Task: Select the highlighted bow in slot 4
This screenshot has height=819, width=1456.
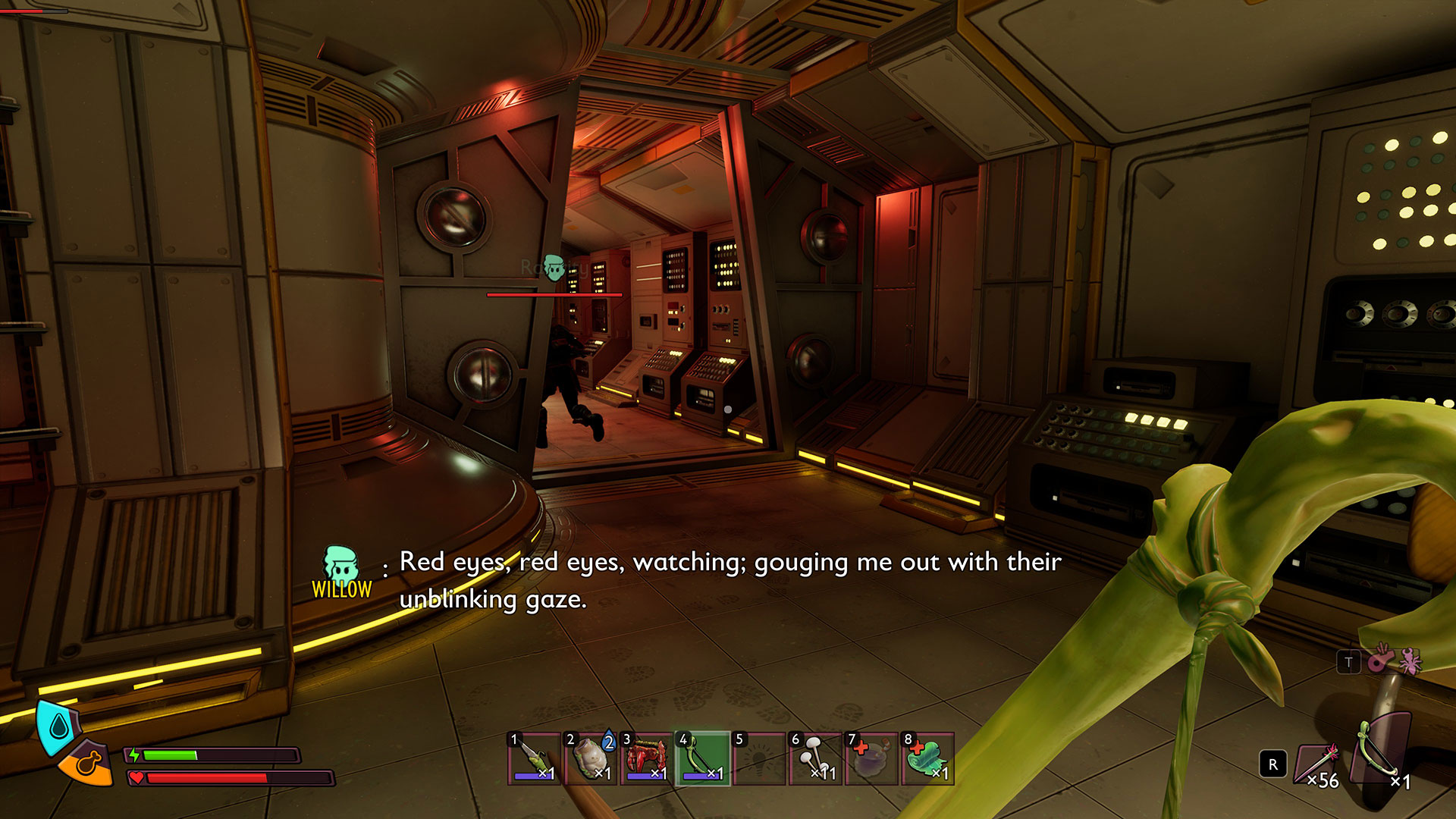Action: [703, 758]
